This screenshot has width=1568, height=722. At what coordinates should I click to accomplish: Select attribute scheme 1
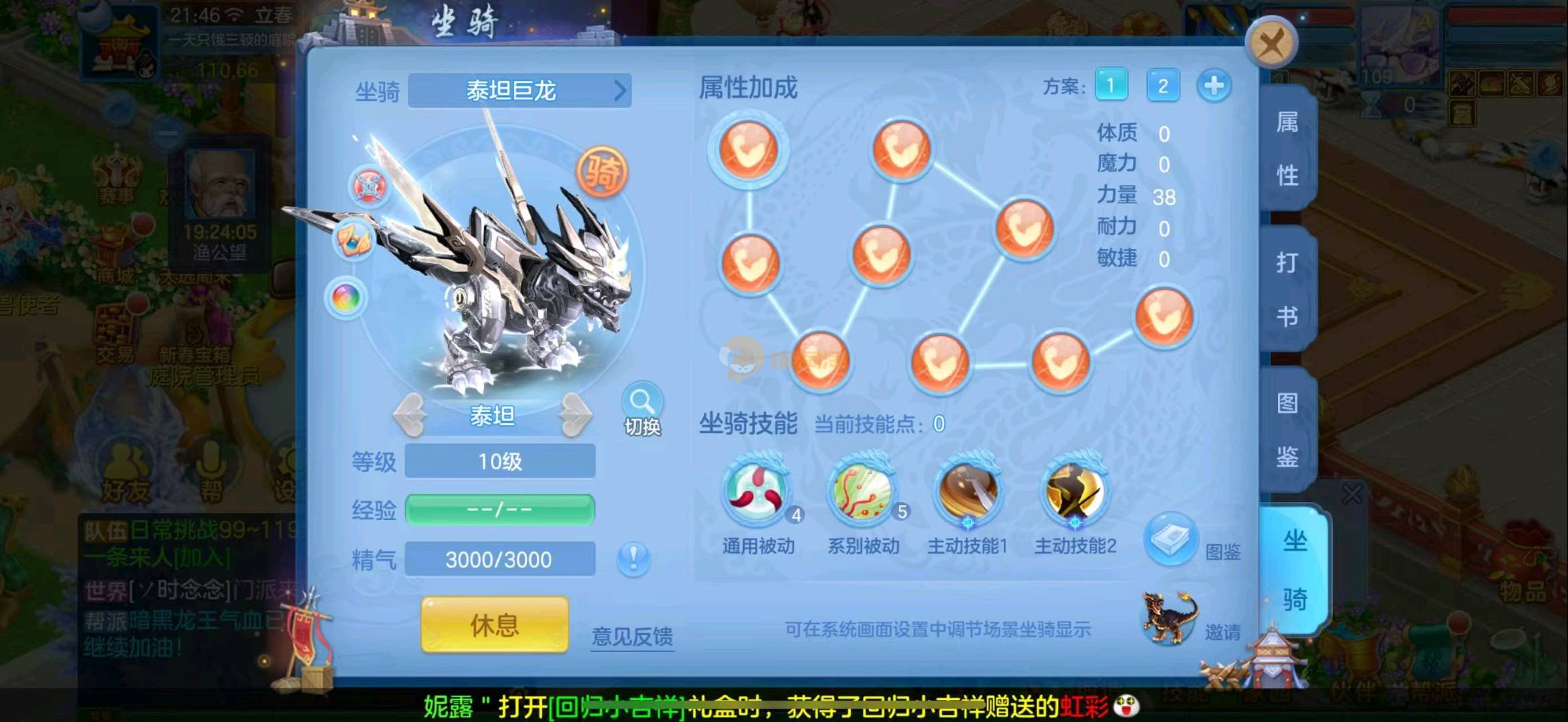click(x=1111, y=86)
